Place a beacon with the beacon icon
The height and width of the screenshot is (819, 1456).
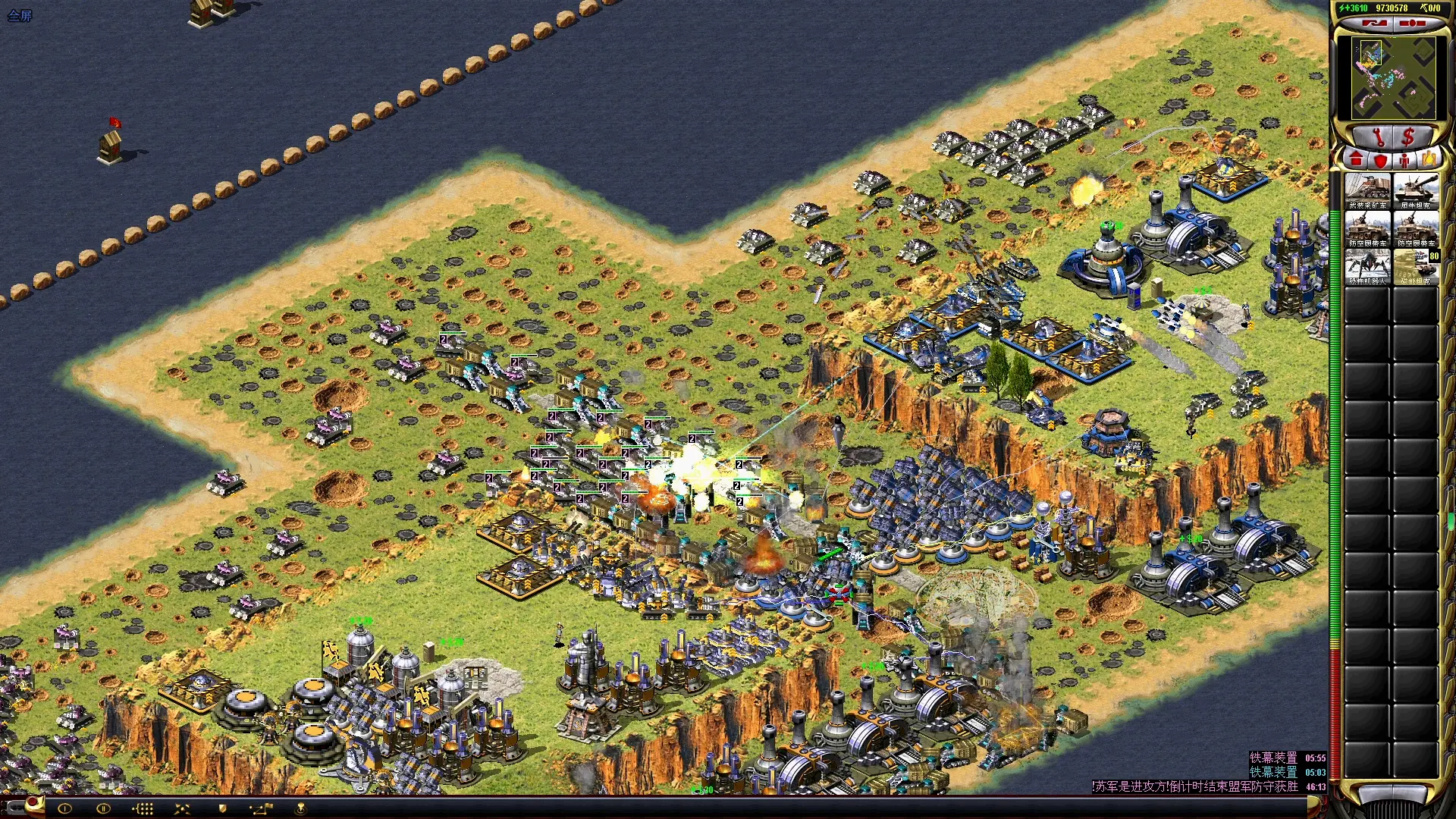[300, 808]
